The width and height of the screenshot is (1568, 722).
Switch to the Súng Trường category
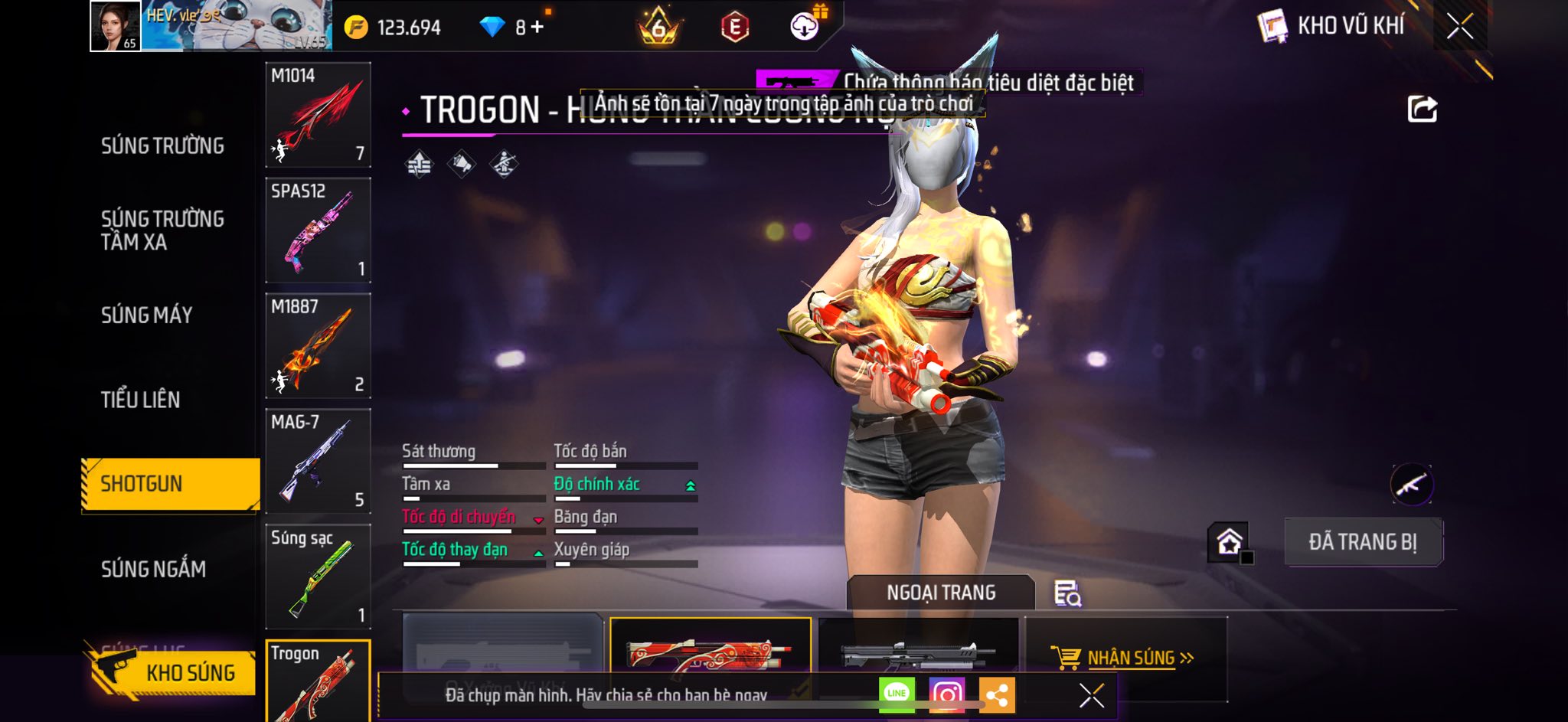[x=162, y=146]
